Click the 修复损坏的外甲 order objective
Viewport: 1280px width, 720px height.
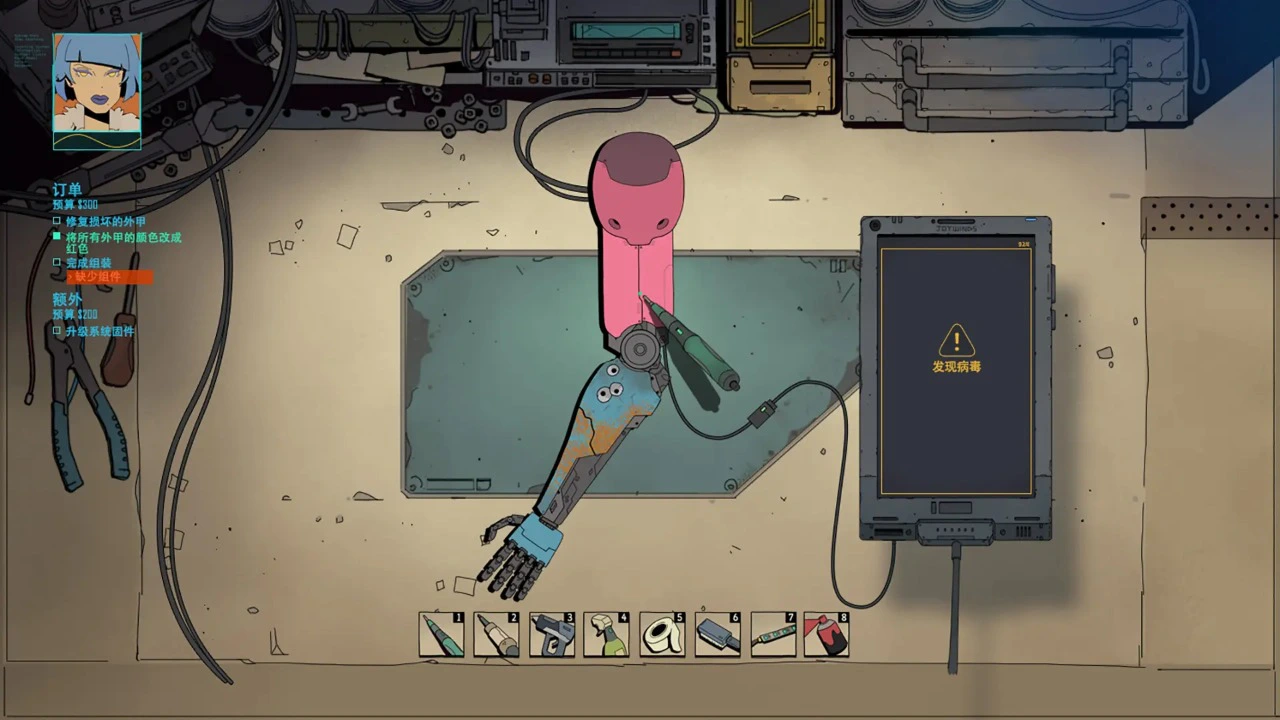(x=105, y=221)
